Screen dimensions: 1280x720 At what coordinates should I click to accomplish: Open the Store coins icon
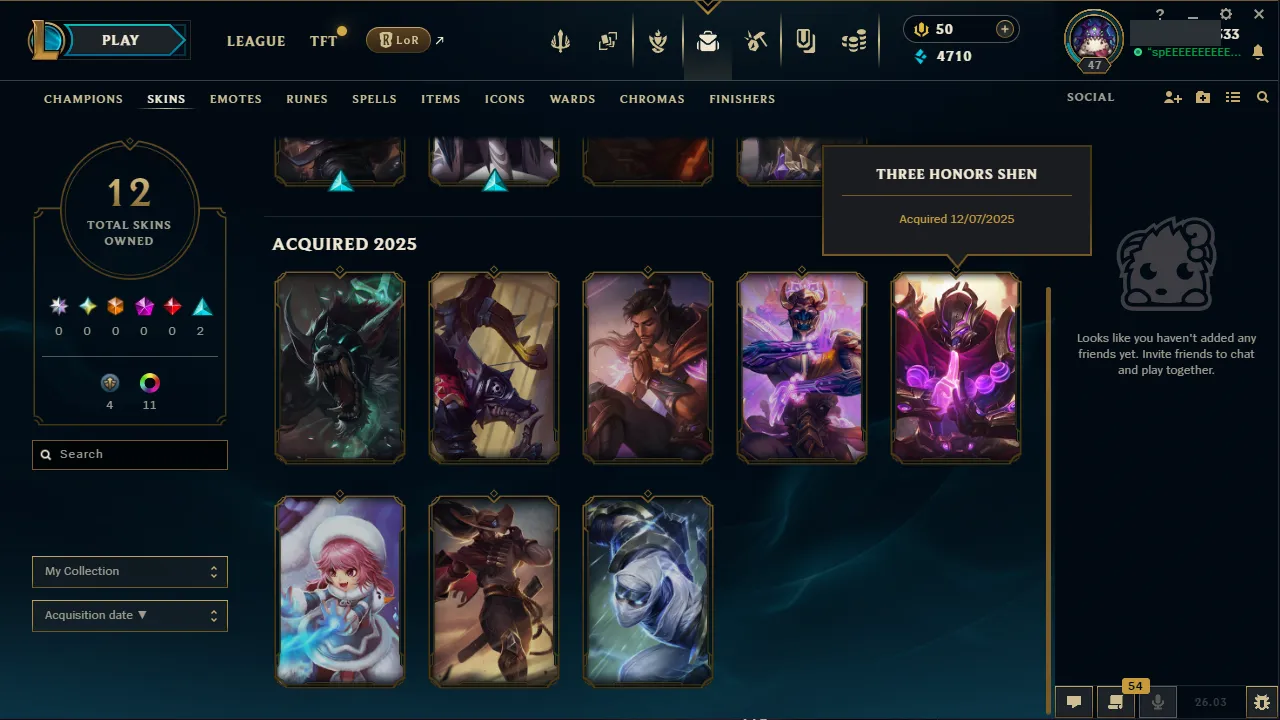click(853, 41)
